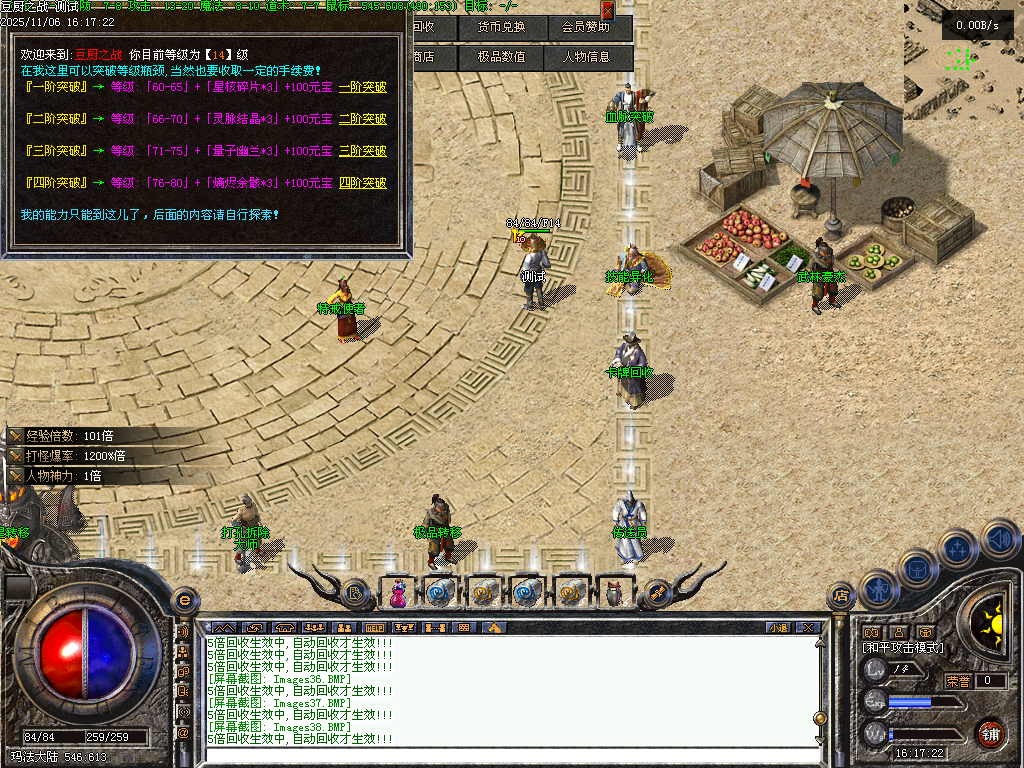Toggle sound with the speaker orb

click(1000, 539)
